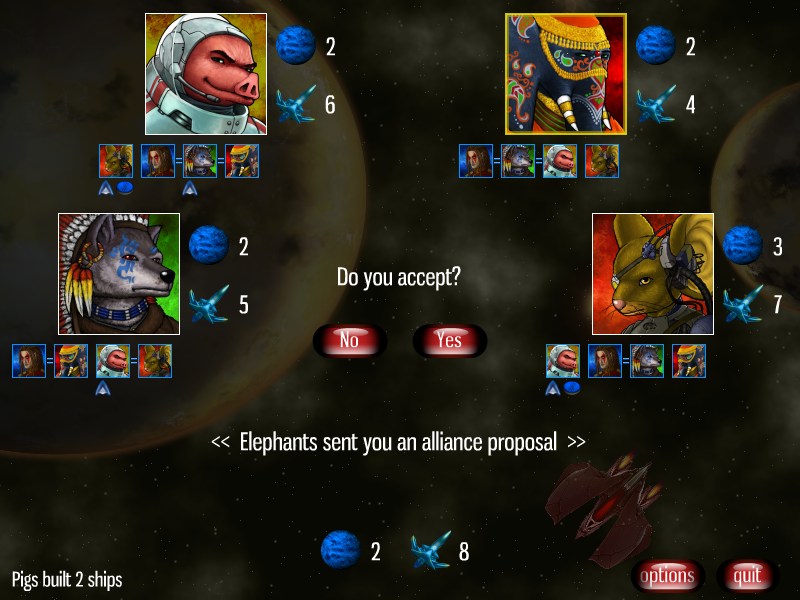Select the Elephants faction portrait
Screen dimensions: 800x600
tap(566, 73)
